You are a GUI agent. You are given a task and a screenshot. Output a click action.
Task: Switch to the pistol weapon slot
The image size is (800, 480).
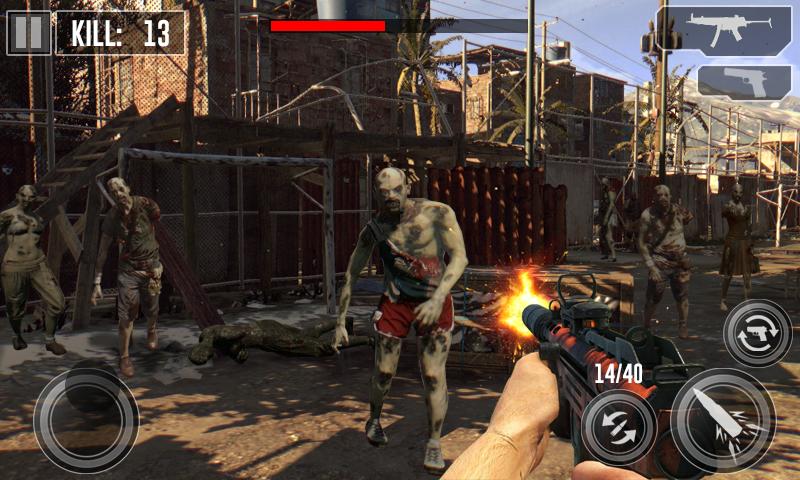[745, 82]
